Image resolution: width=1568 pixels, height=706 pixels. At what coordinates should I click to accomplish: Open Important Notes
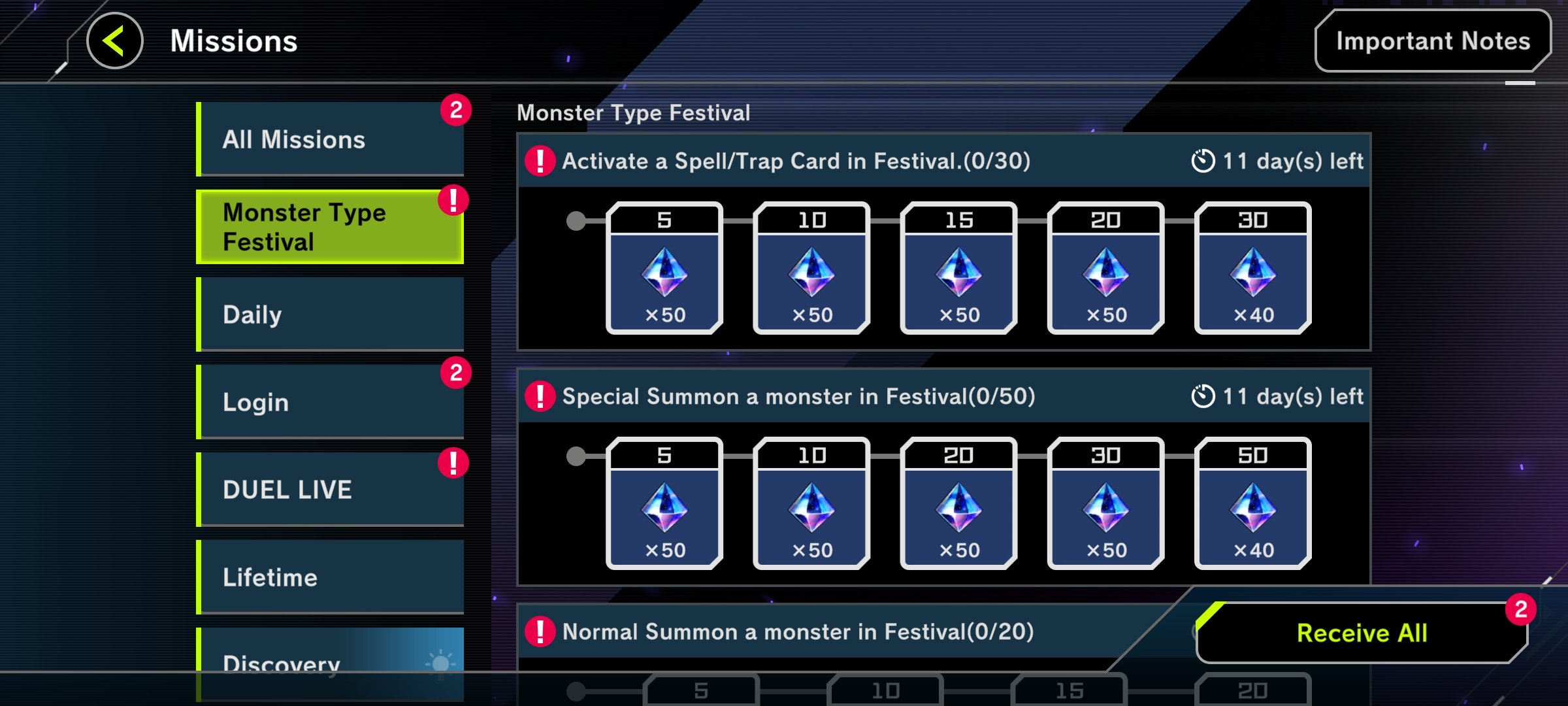1431,41
